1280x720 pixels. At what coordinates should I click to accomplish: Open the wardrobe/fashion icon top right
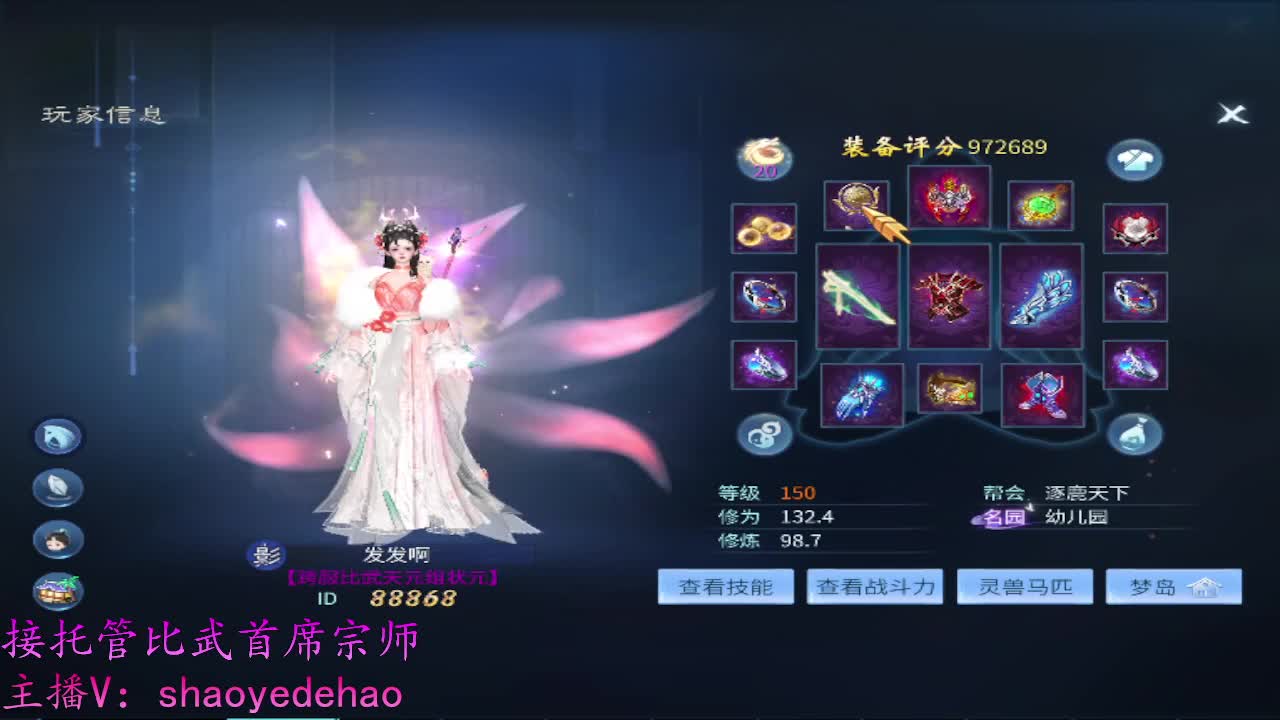(1135, 160)
